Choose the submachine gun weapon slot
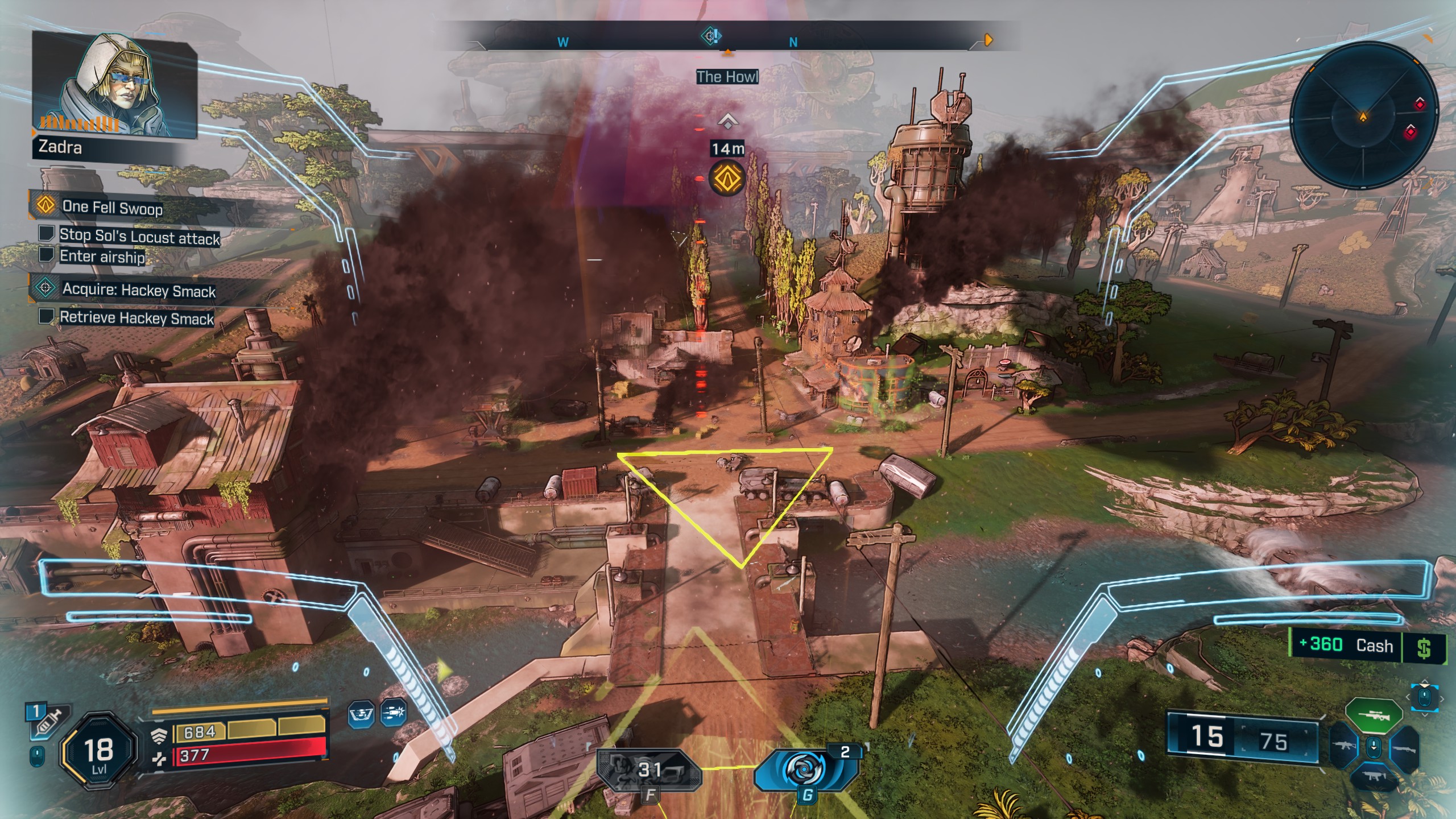The image size is (1456, 819). 1373,777
